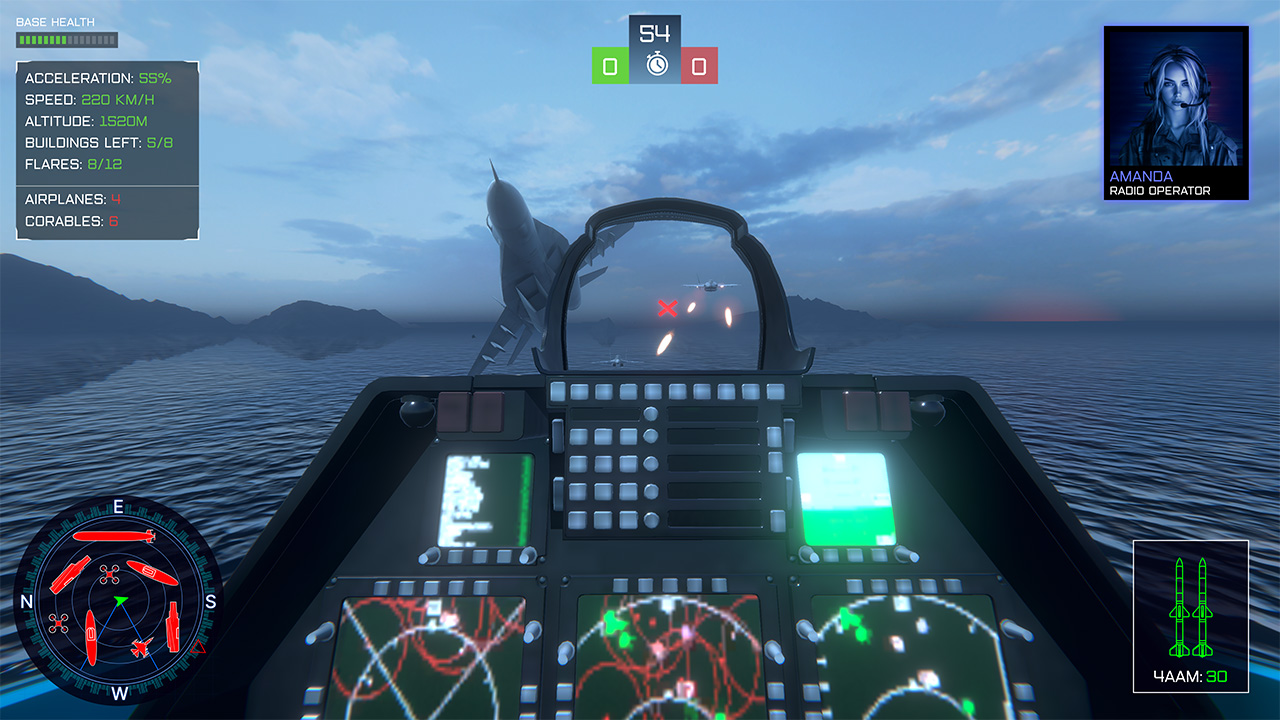Image resolution: width=1280 pixels, height=720 pixels.
Task: Click the red X target marker in the gunsight
Action: [x=666, y=308]
